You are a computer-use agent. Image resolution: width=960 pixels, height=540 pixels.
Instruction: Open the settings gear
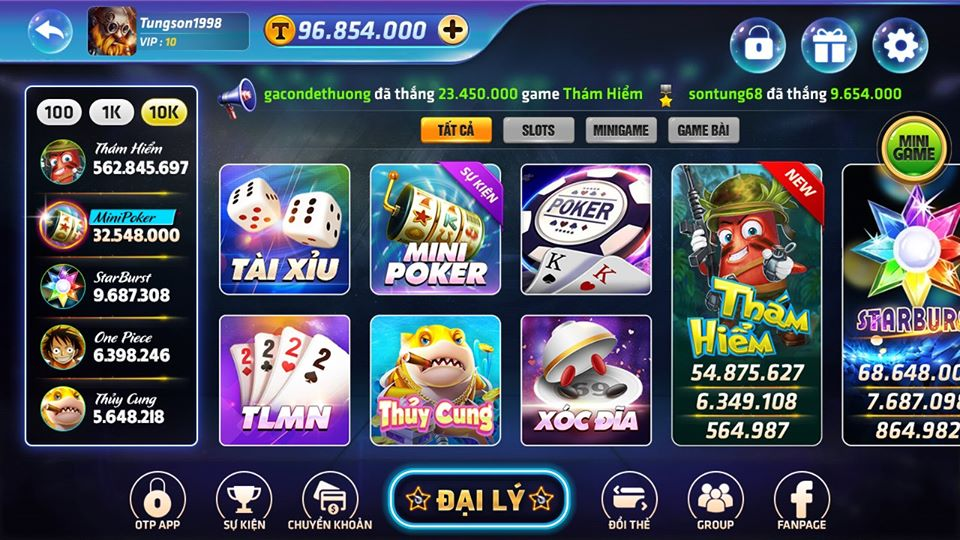pos(899,45)
